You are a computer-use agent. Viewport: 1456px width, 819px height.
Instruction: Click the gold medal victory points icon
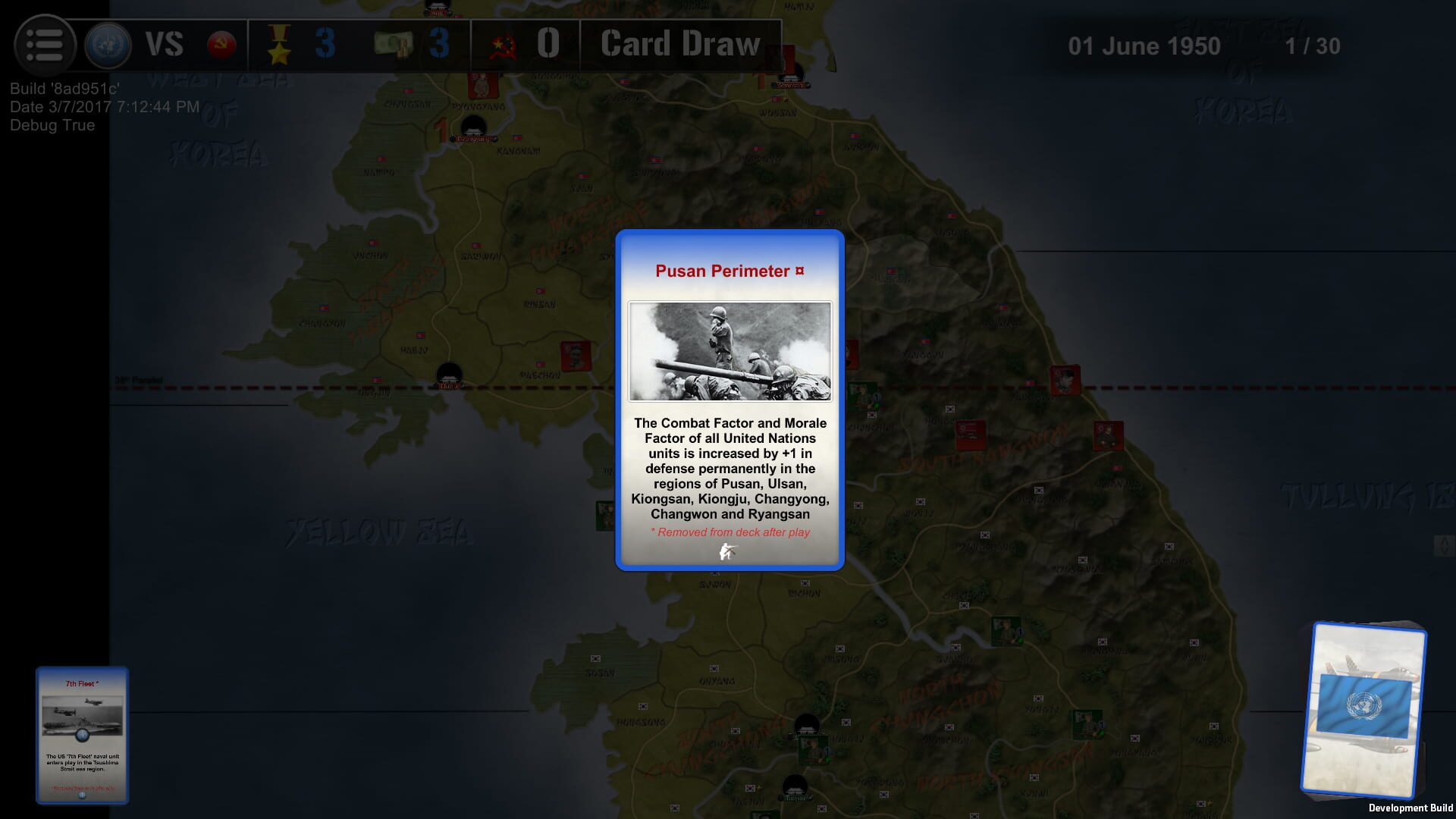coord(280,44)
